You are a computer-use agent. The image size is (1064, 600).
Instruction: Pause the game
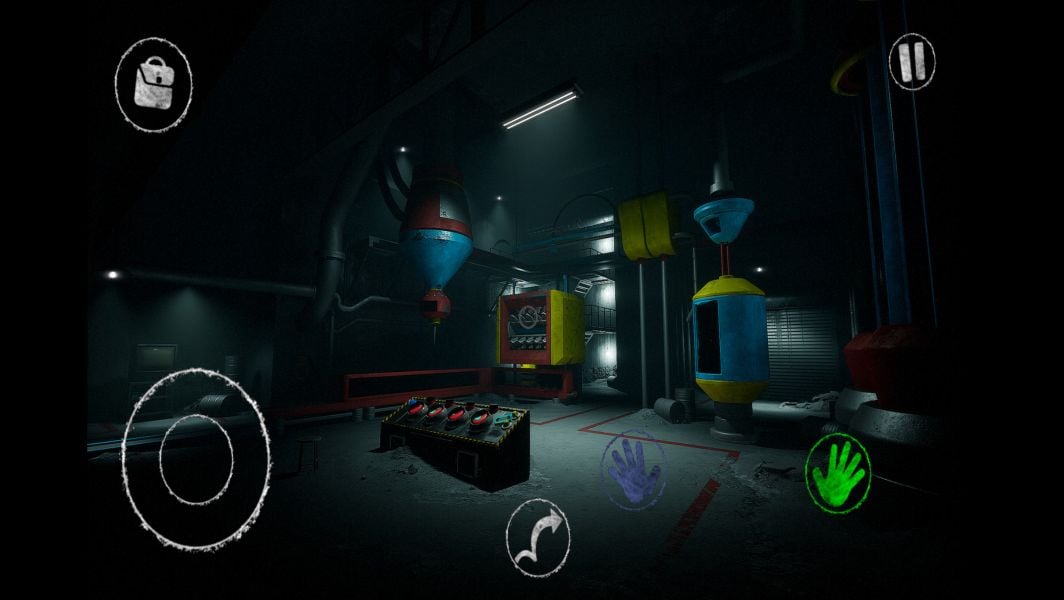pyautogui.click(x=911, y=62)
